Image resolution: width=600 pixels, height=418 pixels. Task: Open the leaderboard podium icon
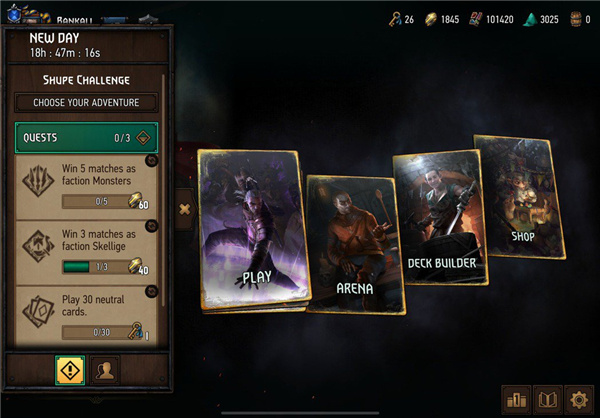pos(517,399)
